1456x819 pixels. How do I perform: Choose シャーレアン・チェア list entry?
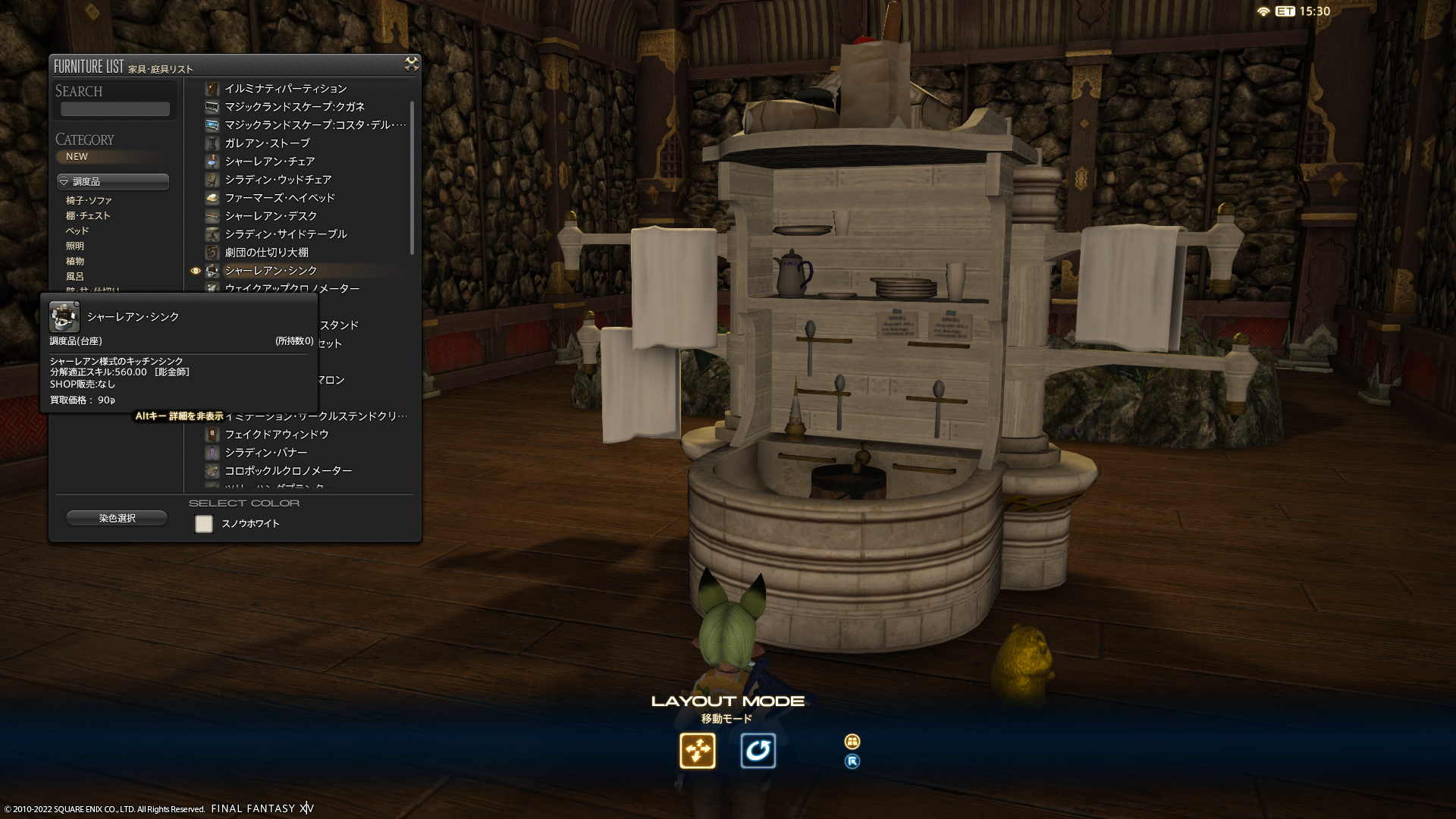[269, 162]
